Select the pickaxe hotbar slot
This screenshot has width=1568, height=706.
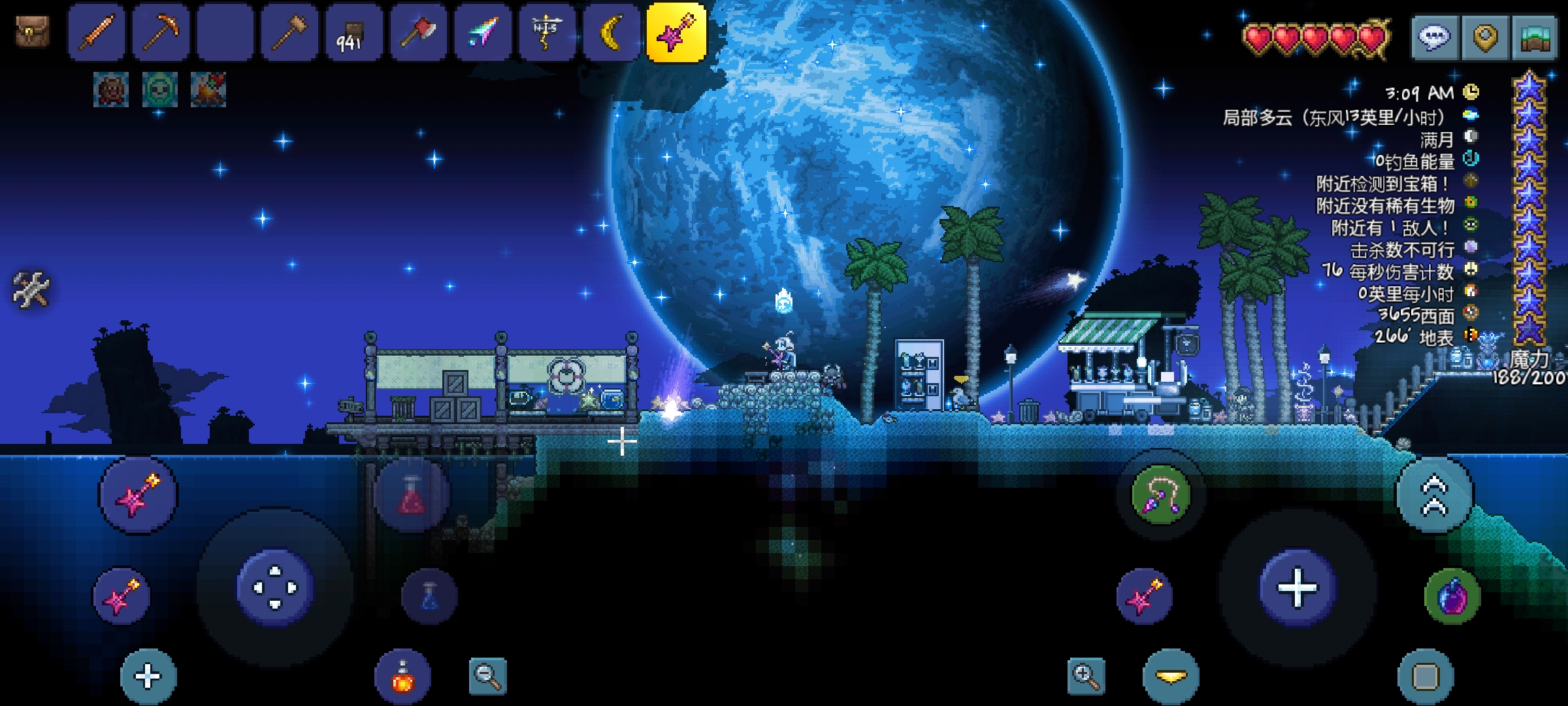(161, 33)
